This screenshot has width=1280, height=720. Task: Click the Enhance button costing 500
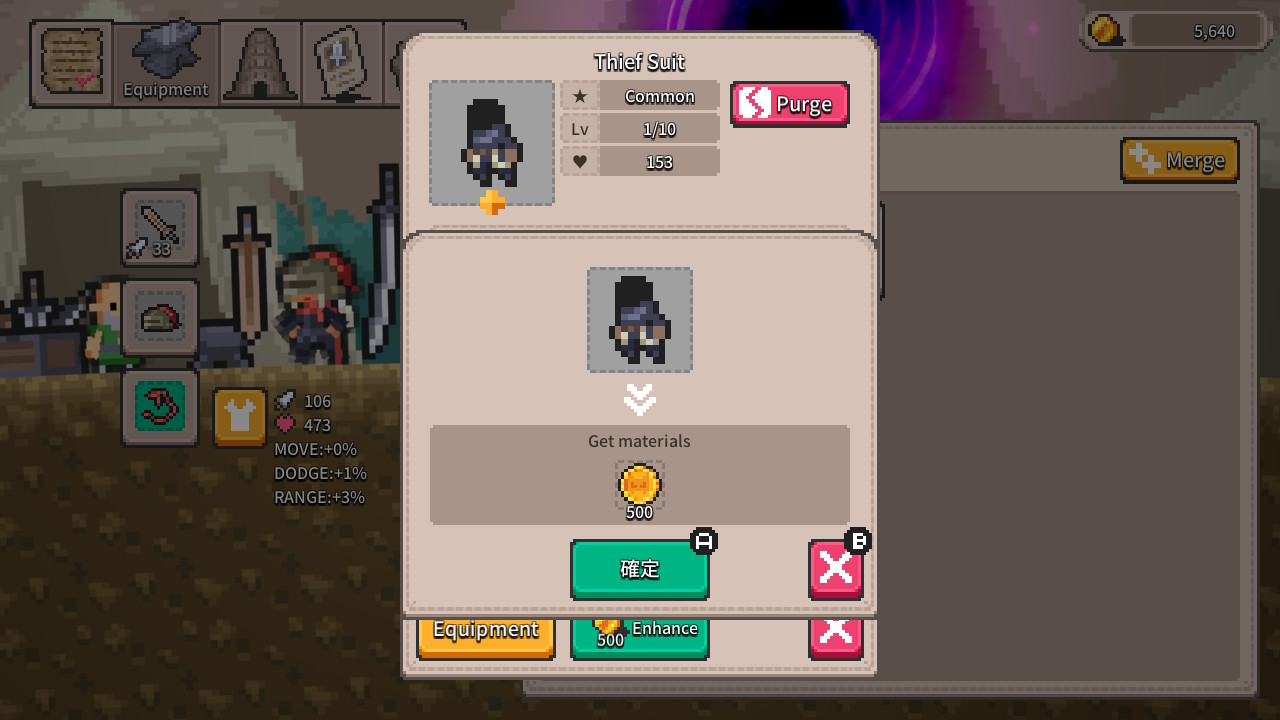click(x=639, y=636)
